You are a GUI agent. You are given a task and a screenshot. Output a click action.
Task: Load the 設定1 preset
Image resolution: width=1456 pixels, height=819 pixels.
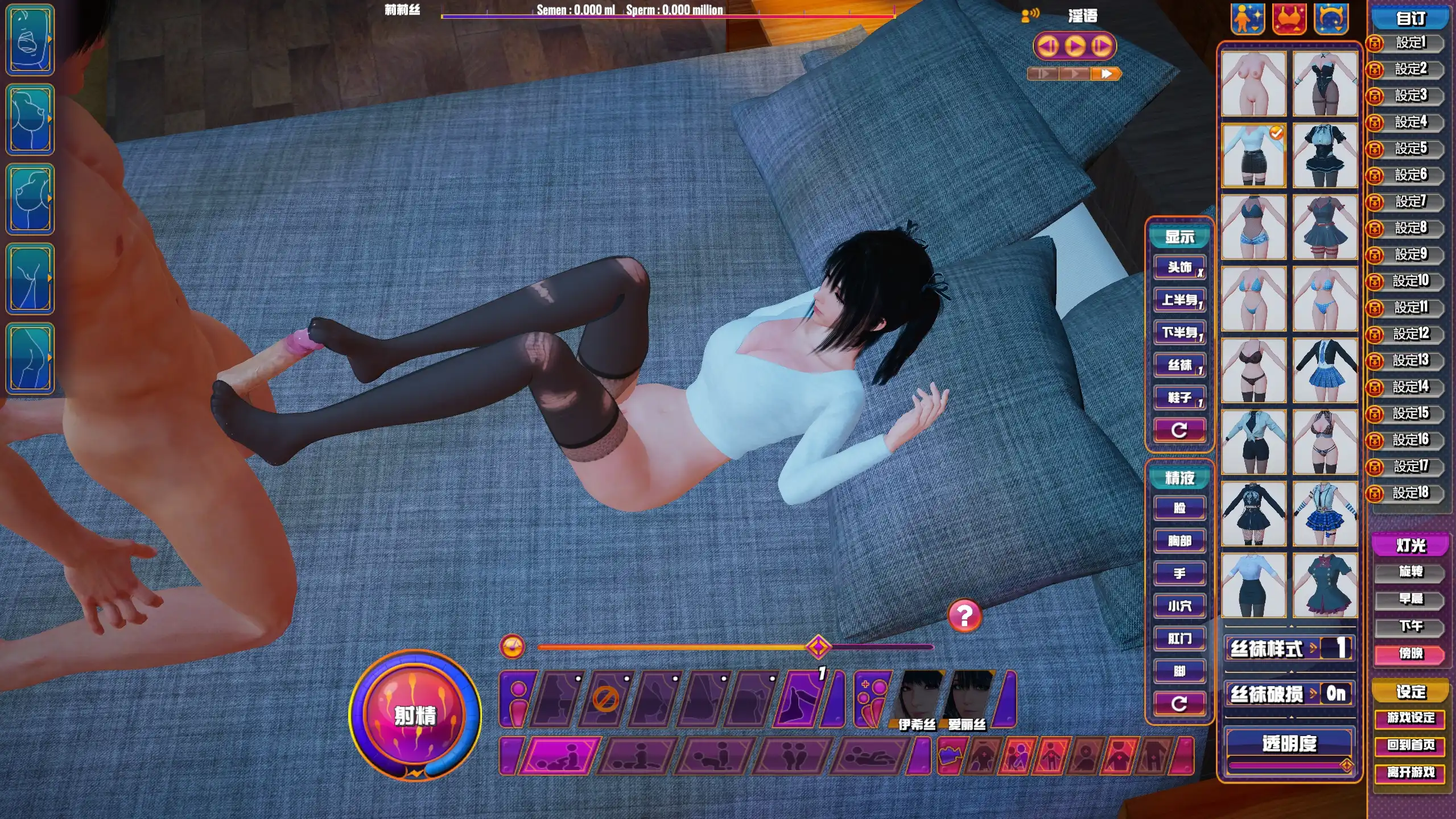tap(1410, 43)
